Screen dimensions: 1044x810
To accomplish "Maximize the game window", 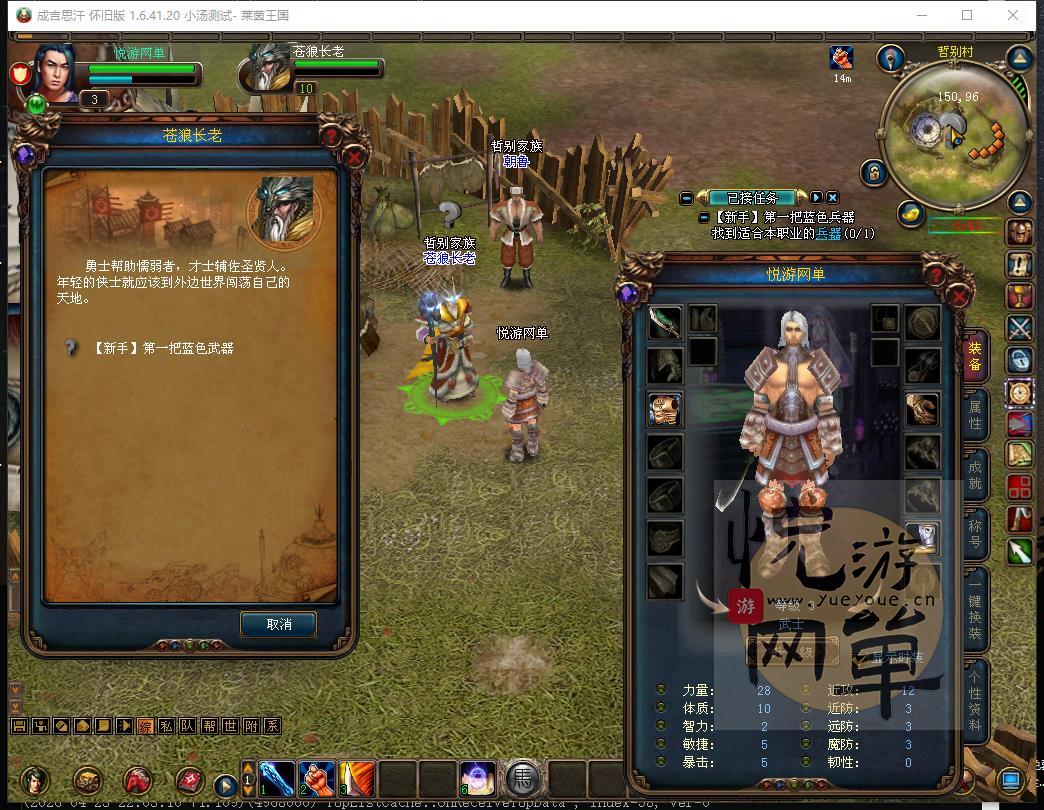I will (x=967, y=15).
